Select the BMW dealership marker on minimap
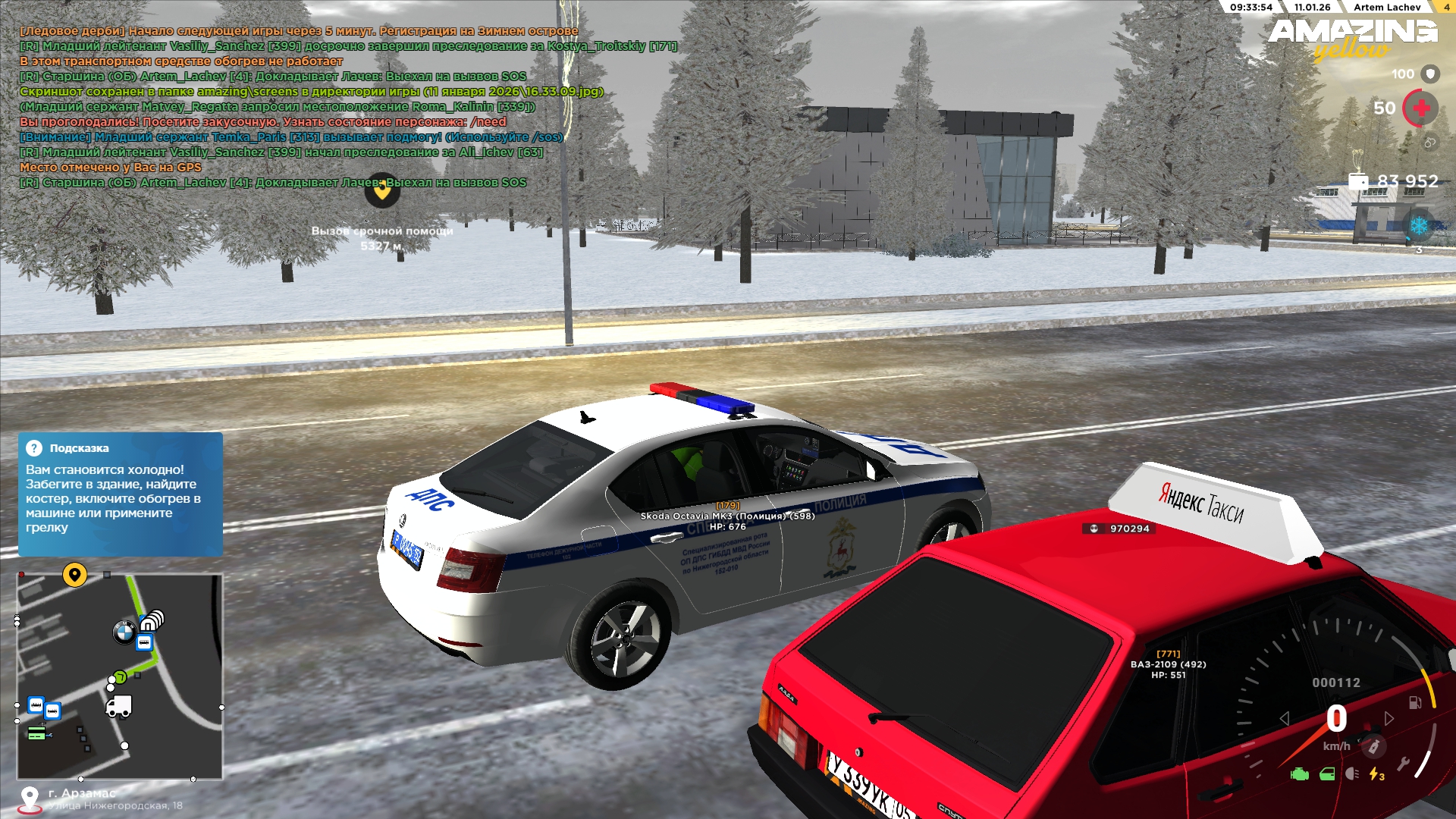The width and height of the screenshot is (1456, 819). point(124,632)
